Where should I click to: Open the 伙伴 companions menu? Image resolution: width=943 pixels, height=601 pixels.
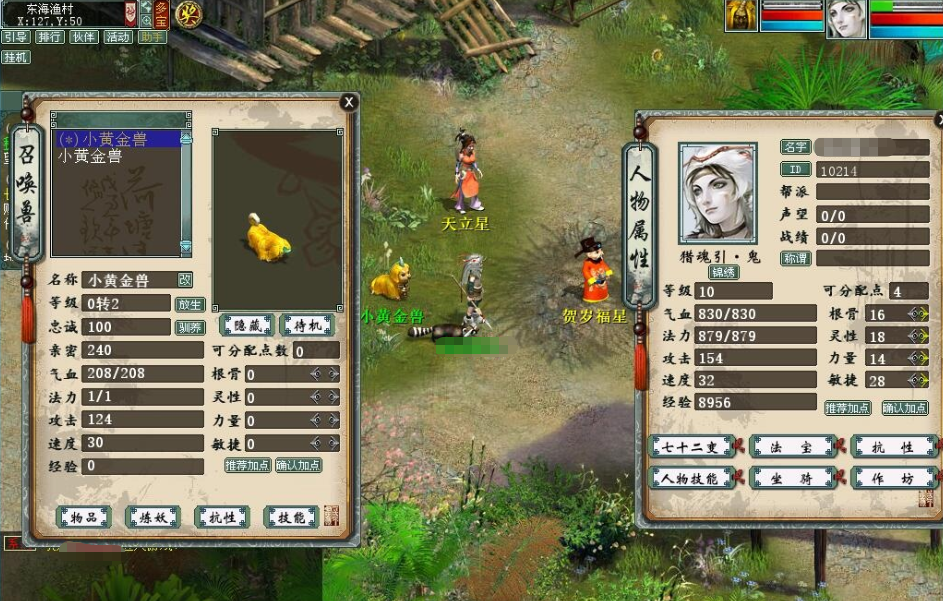84,37
